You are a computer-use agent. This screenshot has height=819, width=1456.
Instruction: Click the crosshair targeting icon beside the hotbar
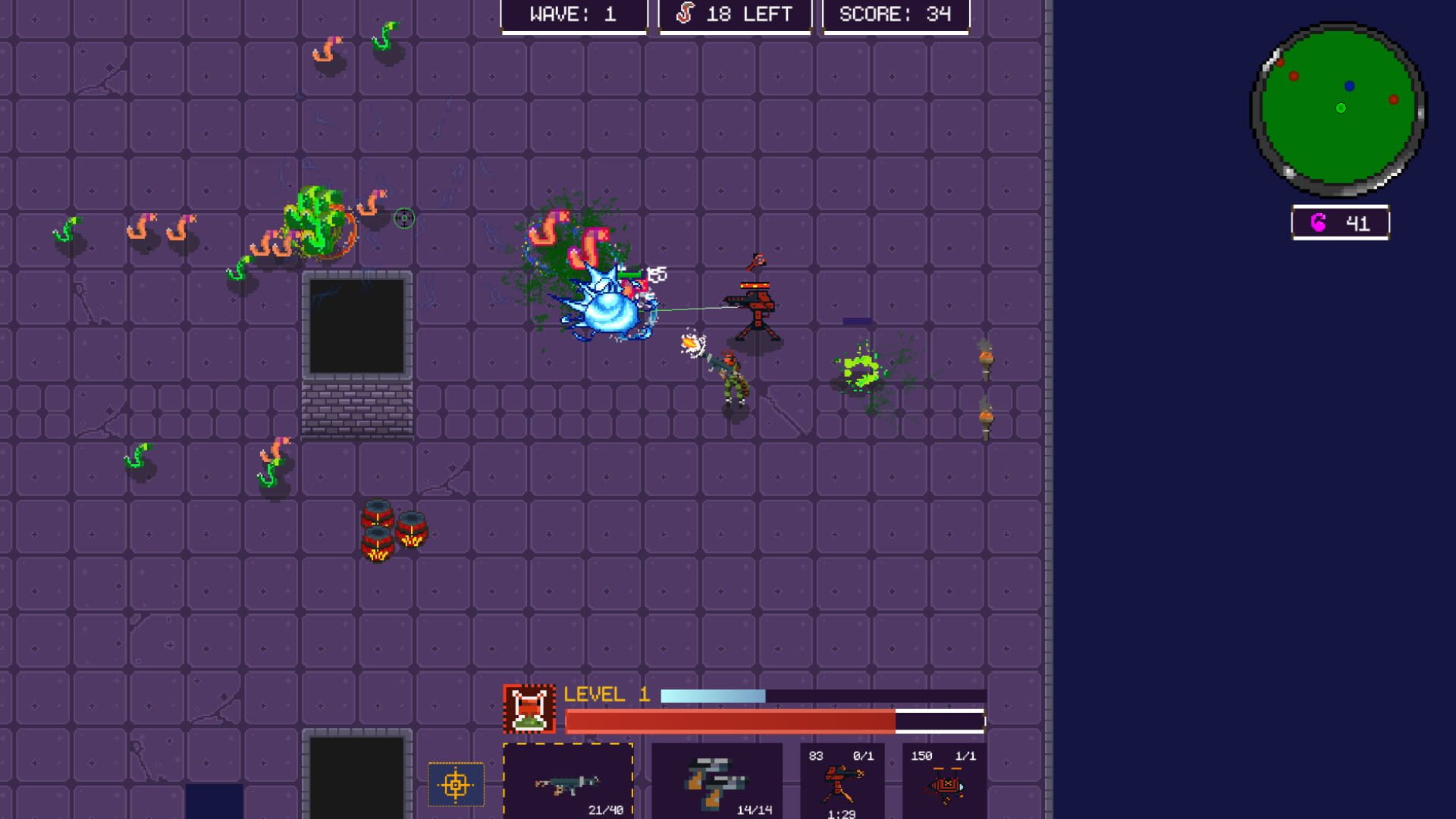[455, 785]
